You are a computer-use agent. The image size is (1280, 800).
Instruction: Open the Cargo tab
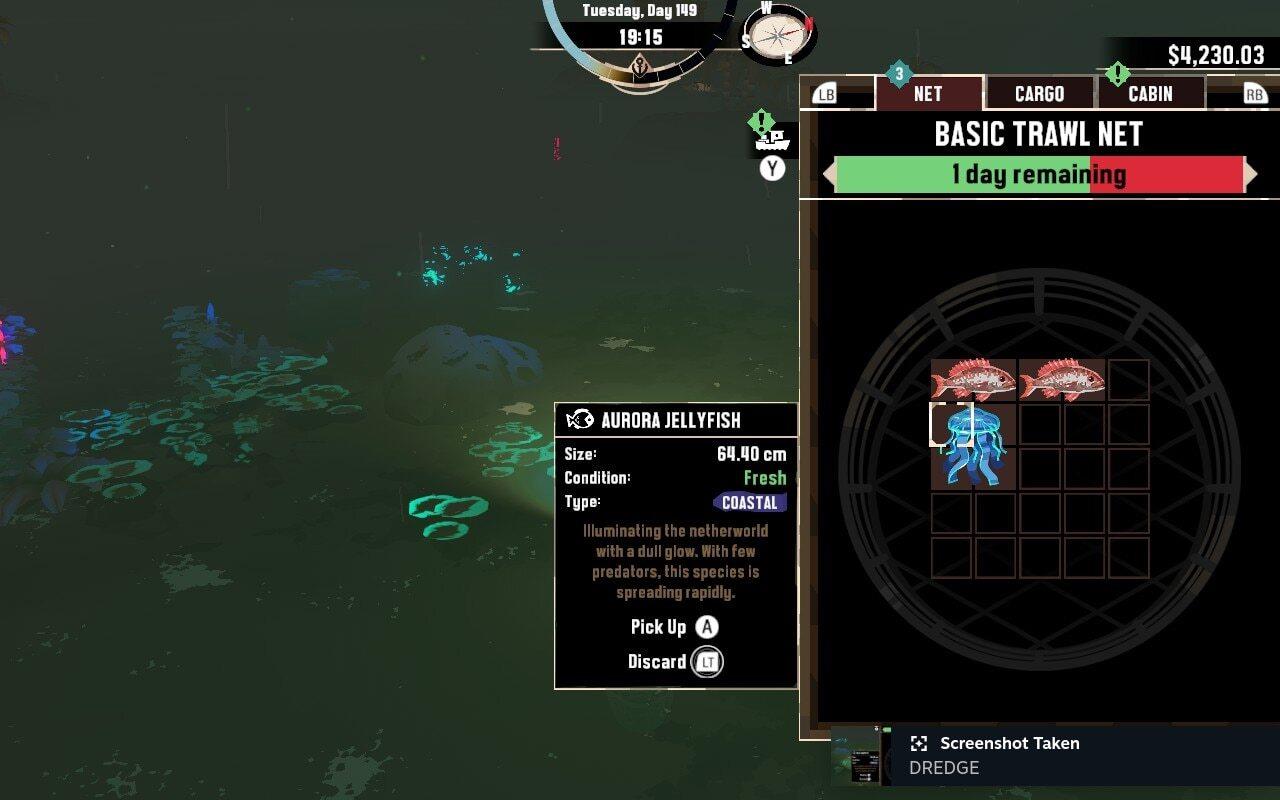(x=1039, y=93)
